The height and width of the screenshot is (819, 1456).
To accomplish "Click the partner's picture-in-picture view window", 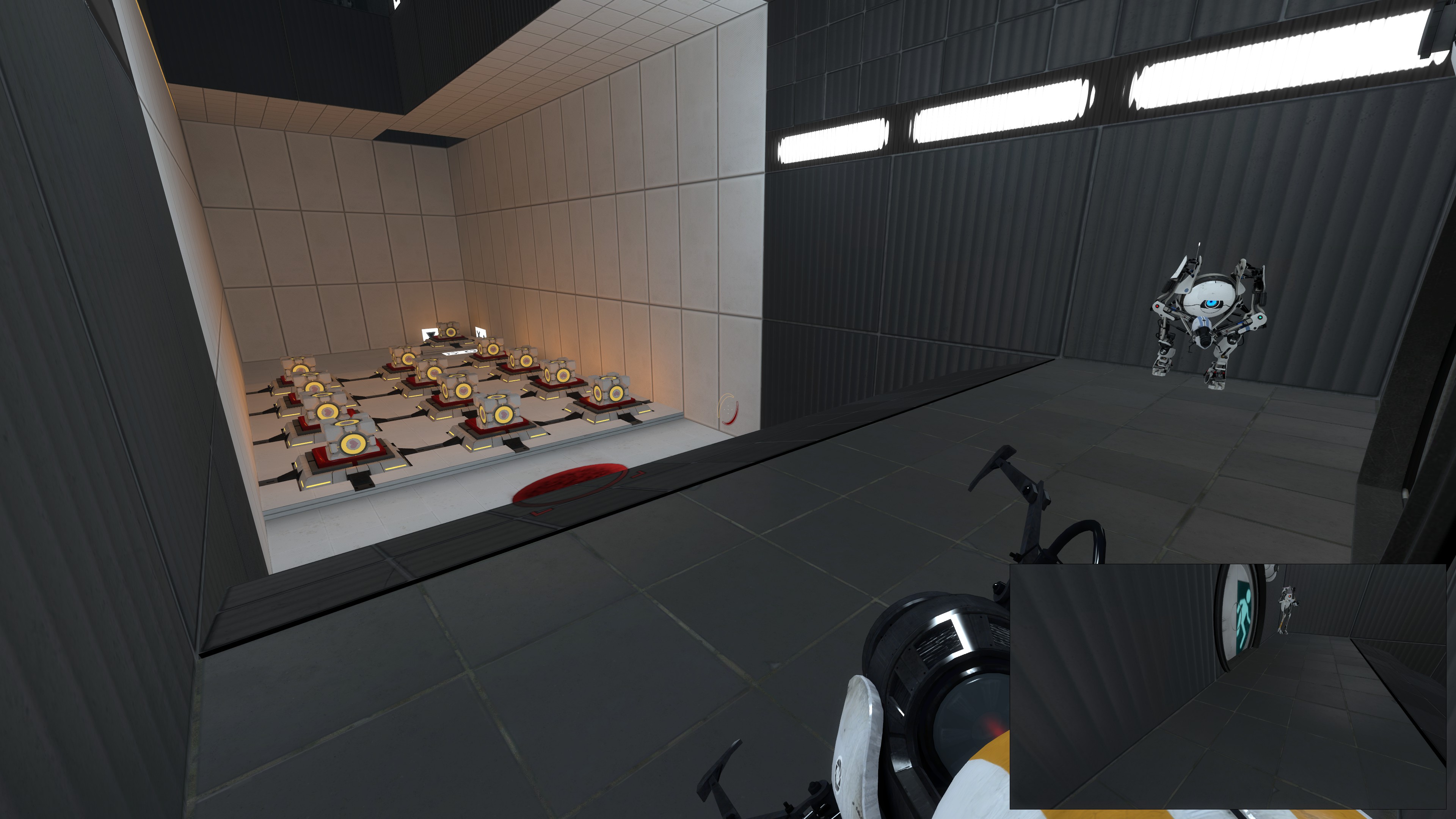I will pyautogui.click(x=1227, y=686).
